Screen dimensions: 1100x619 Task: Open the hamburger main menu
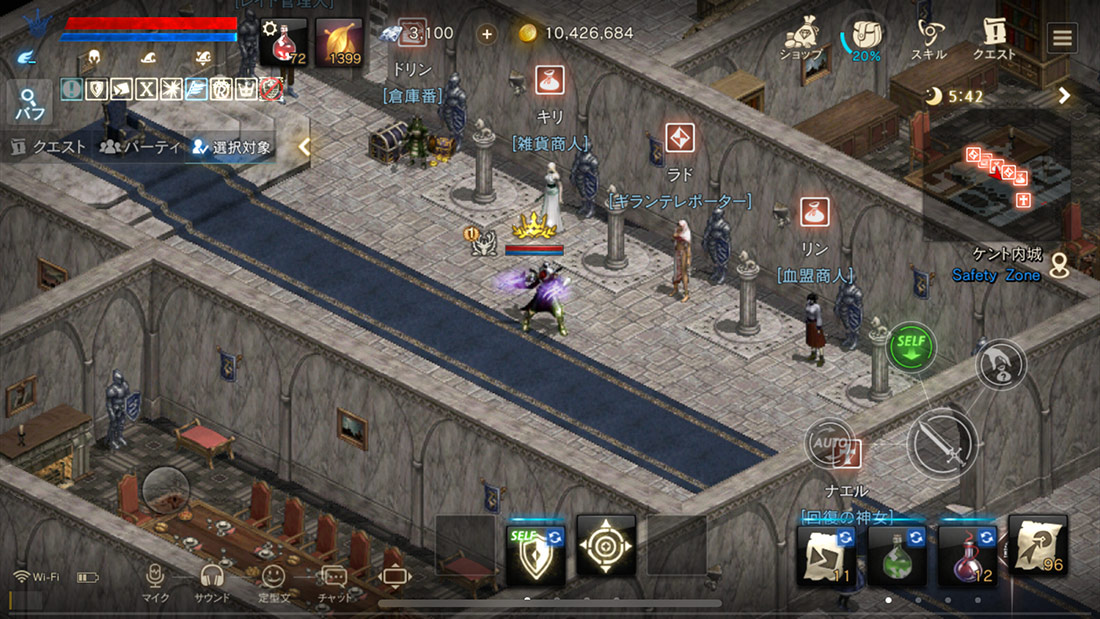(1061, 39)
